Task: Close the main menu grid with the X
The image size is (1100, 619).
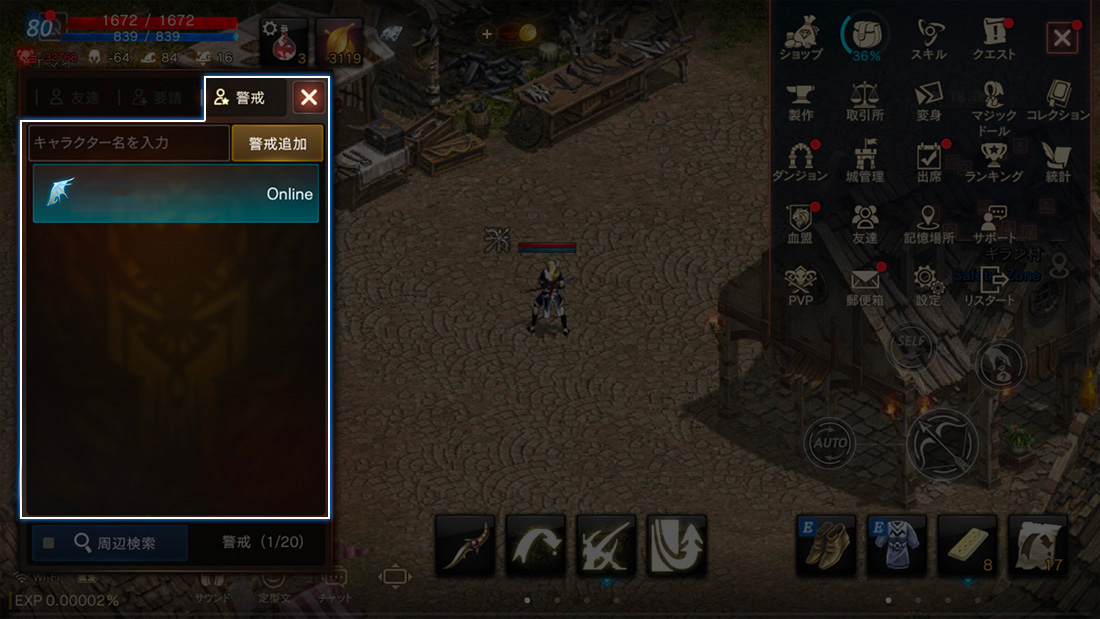Action: pos(1061,39)
